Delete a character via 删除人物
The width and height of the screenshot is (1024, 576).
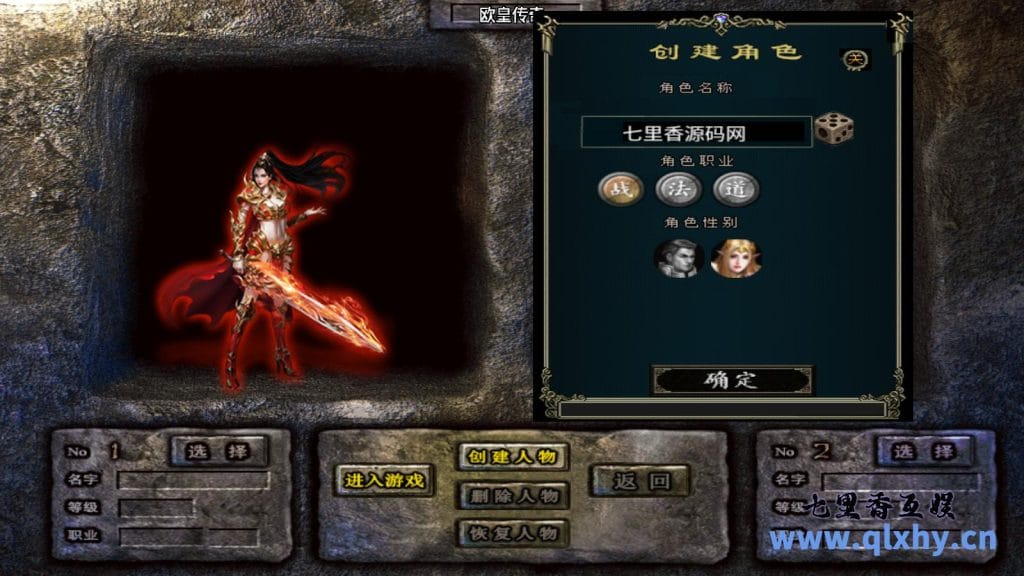[x=513, y=495]
